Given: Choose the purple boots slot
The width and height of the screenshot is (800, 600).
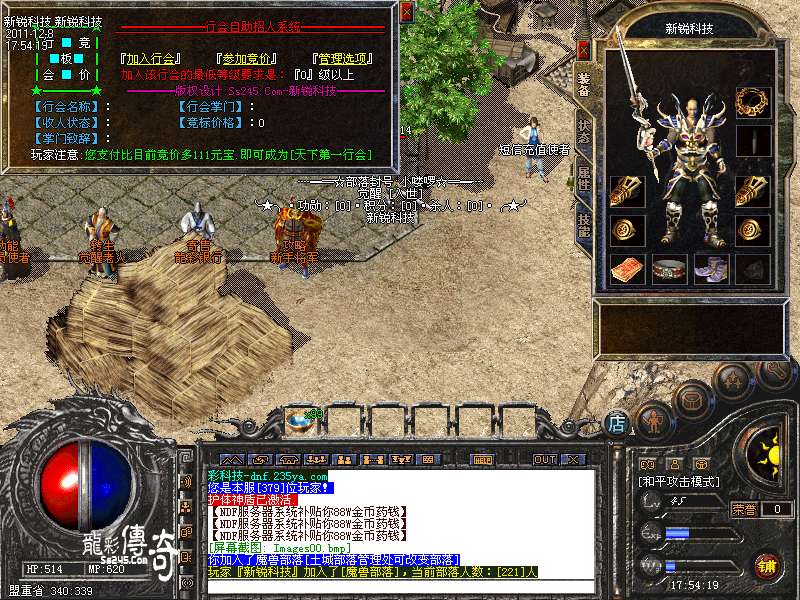Looking at the screenshot, I should [x=711, y=269].
